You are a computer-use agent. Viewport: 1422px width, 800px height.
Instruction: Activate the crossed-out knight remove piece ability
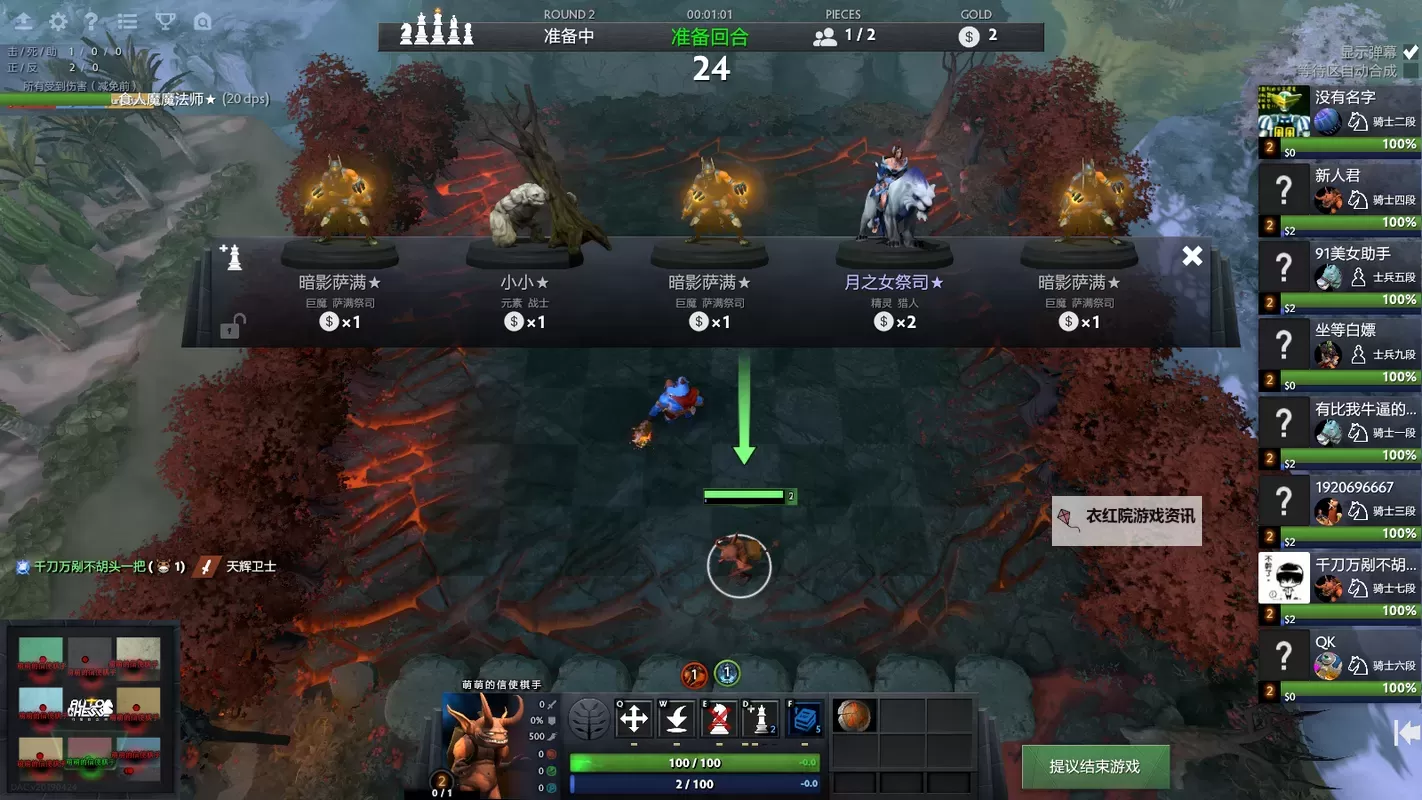pos(719,718)
